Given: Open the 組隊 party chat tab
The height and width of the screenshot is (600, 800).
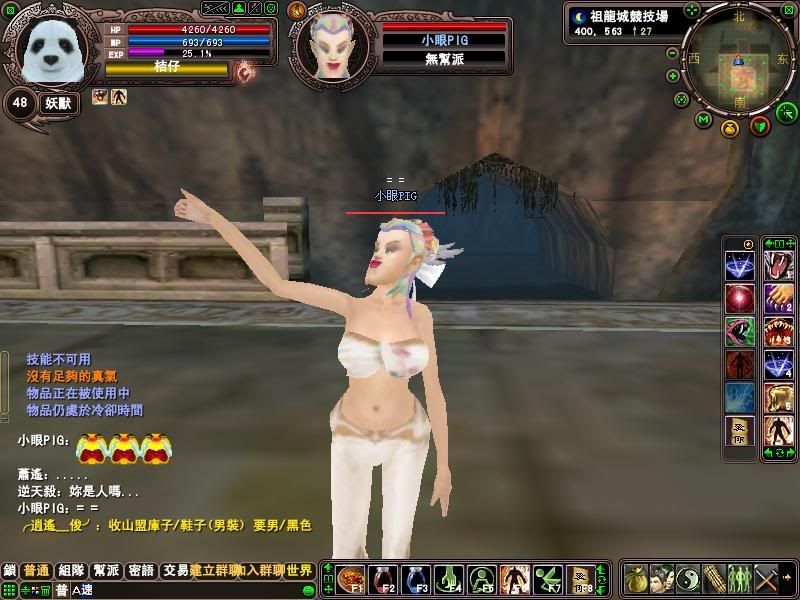Looking at the screenshot, I should tap(71, 571).
